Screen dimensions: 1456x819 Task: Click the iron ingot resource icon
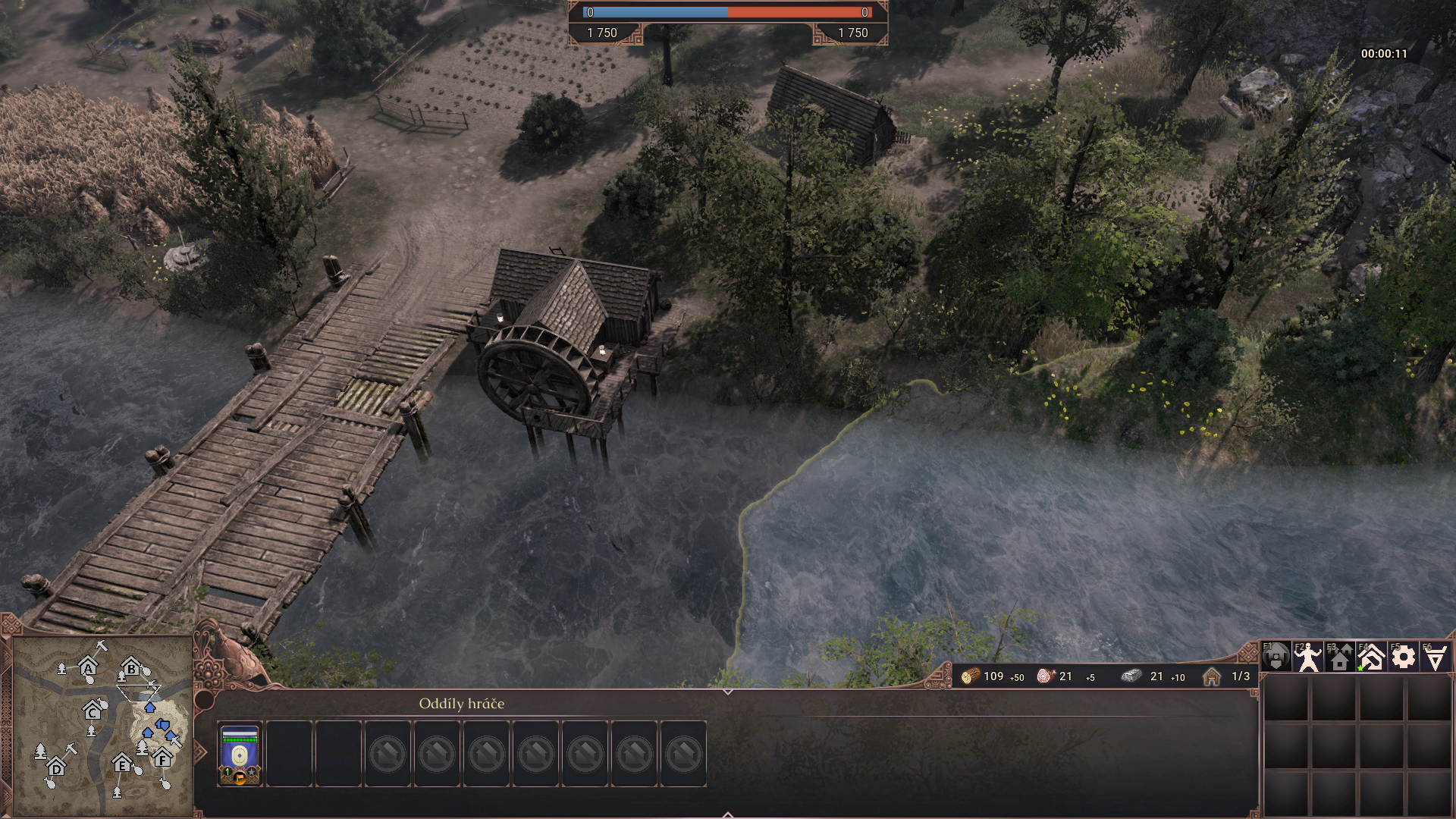pos(1131,676)
